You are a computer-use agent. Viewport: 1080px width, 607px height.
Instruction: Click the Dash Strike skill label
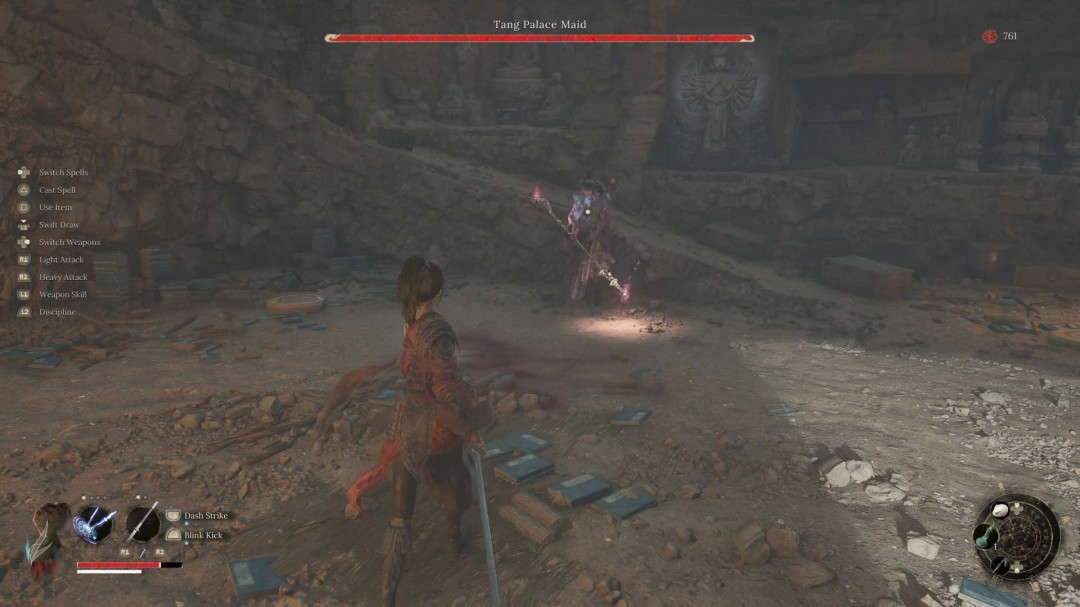click(x=205, y=516)
